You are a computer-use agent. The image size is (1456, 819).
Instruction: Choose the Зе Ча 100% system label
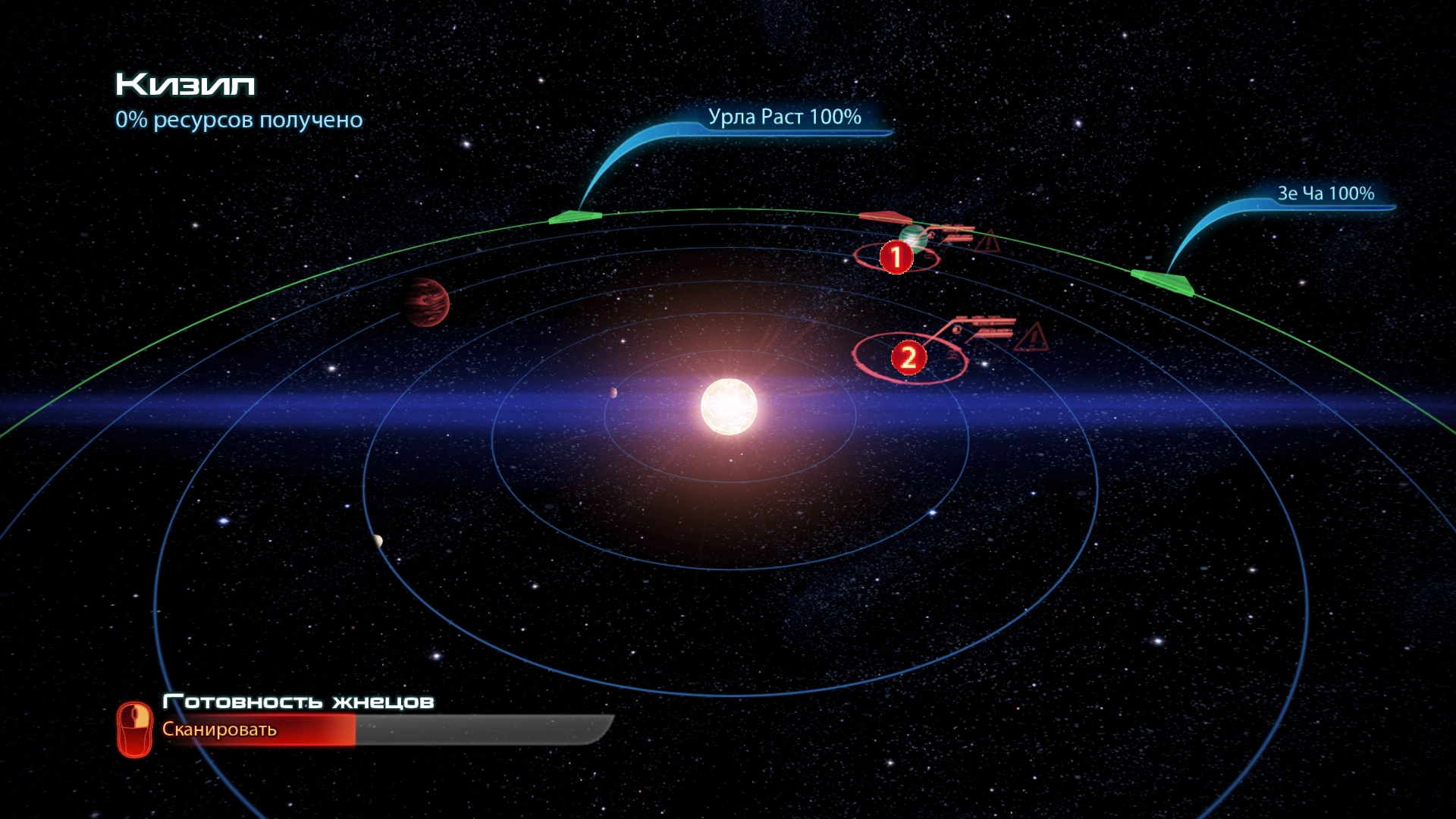point(1326,194)
